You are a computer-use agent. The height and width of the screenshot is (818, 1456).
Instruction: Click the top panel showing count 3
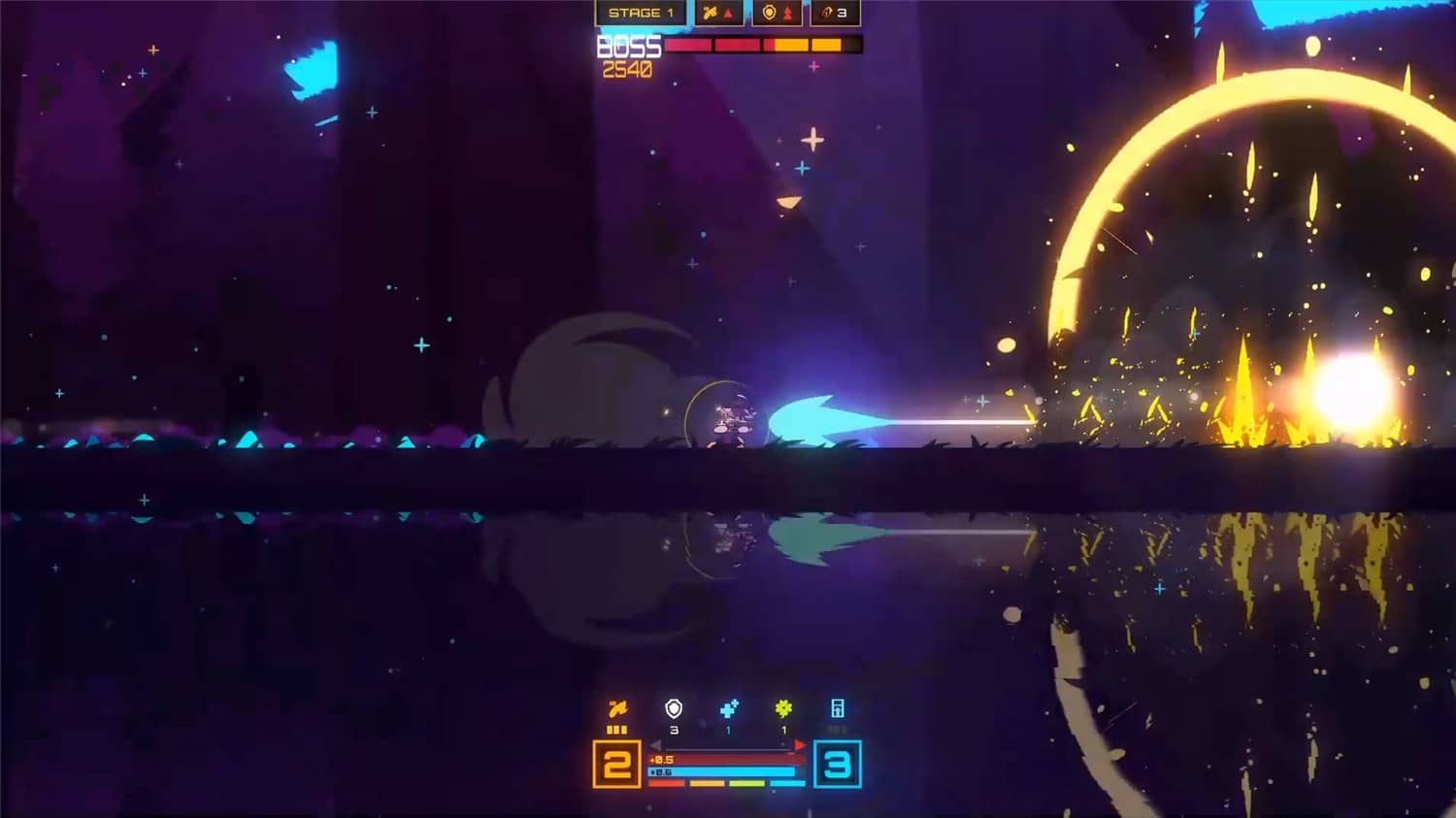[835, 14]
